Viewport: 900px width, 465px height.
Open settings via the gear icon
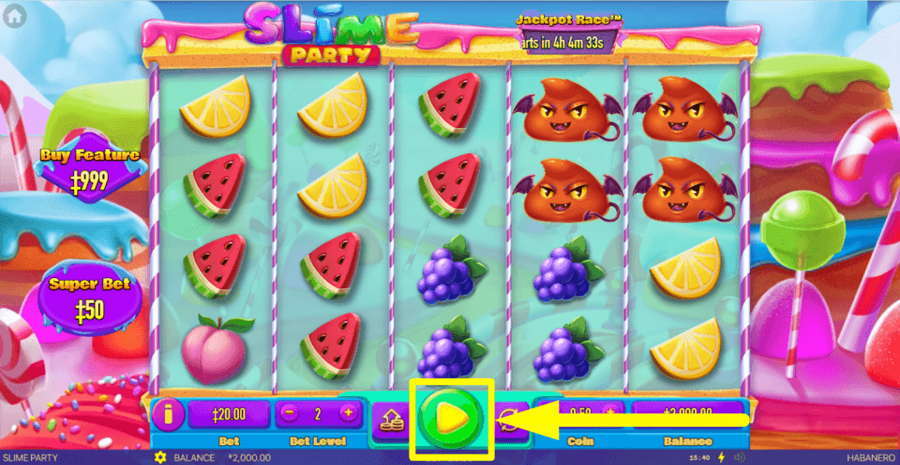pyautogui.click(x=160, y=457)
